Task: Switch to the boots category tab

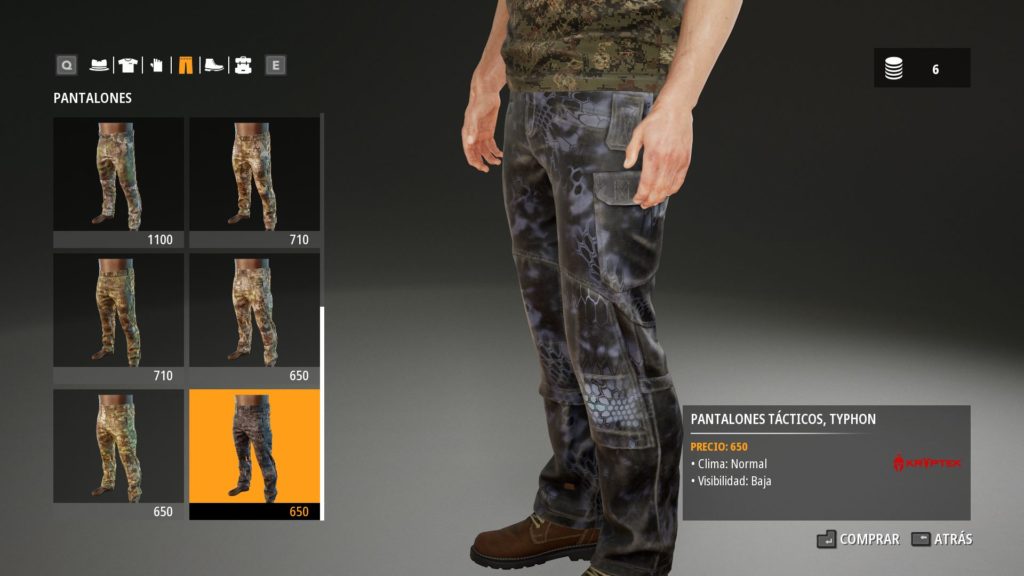Action: click(x=214, y=66)
